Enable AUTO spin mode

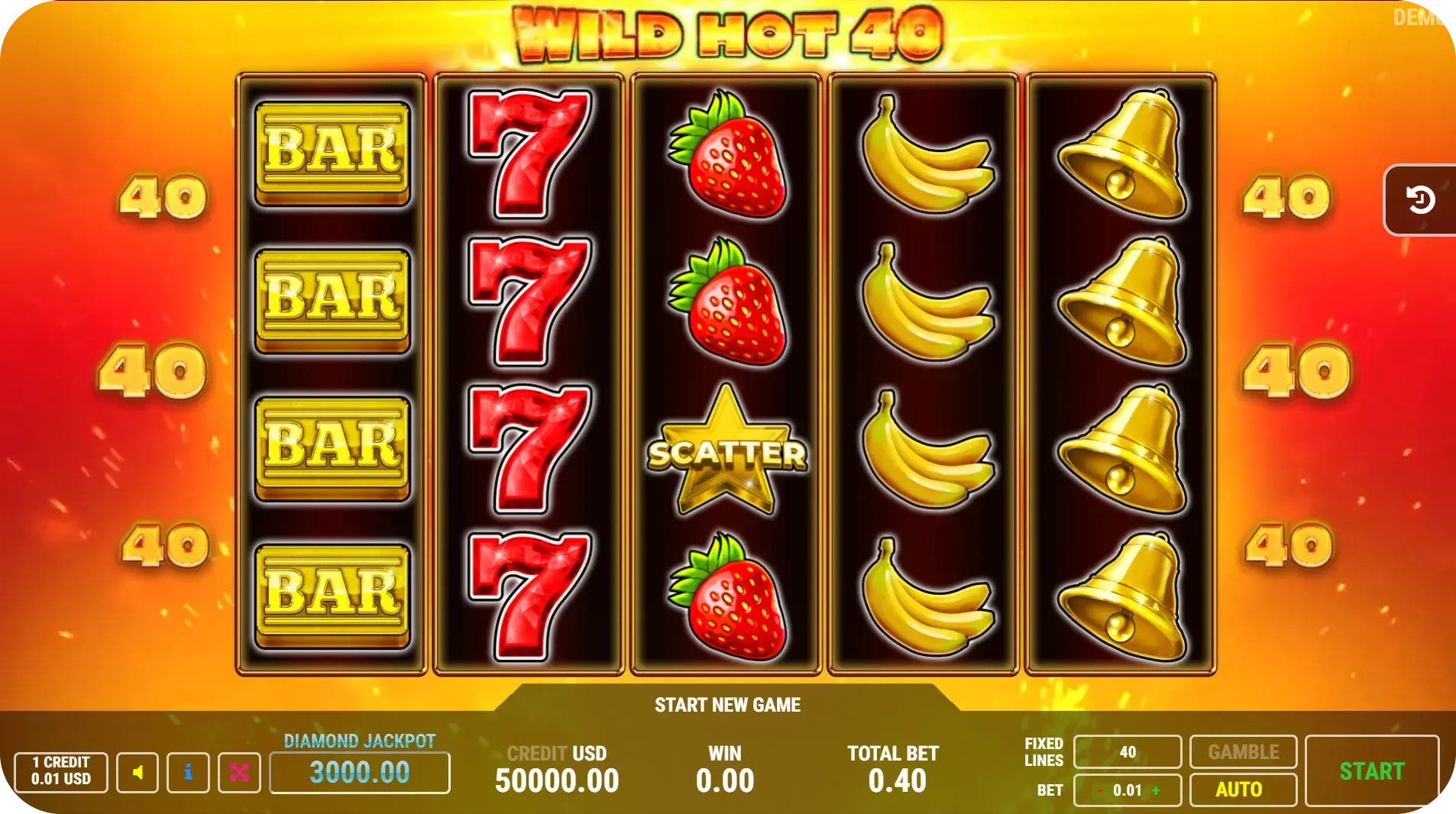click(1242, 790)
